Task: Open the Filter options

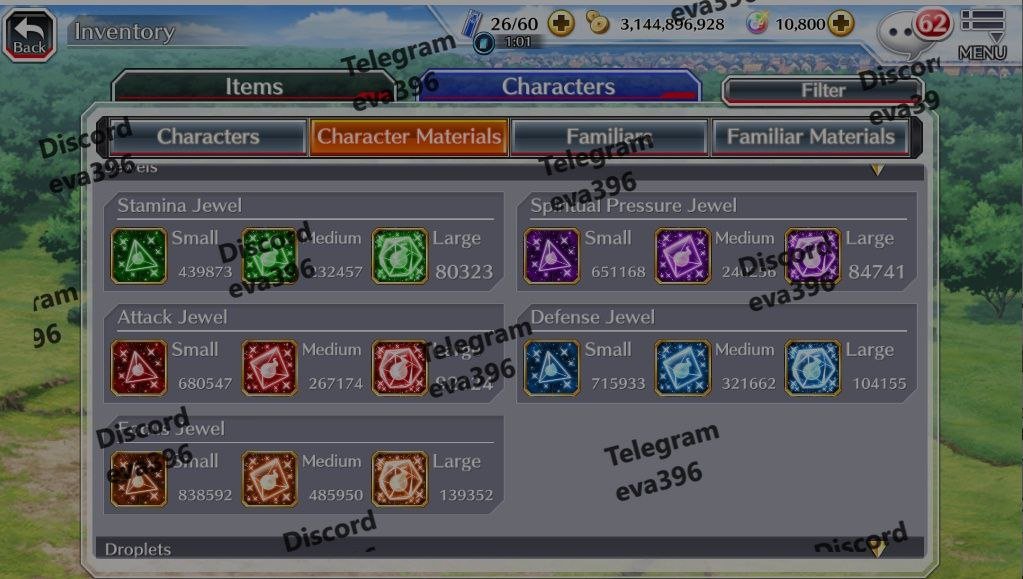Action: (x=823, y=91)
